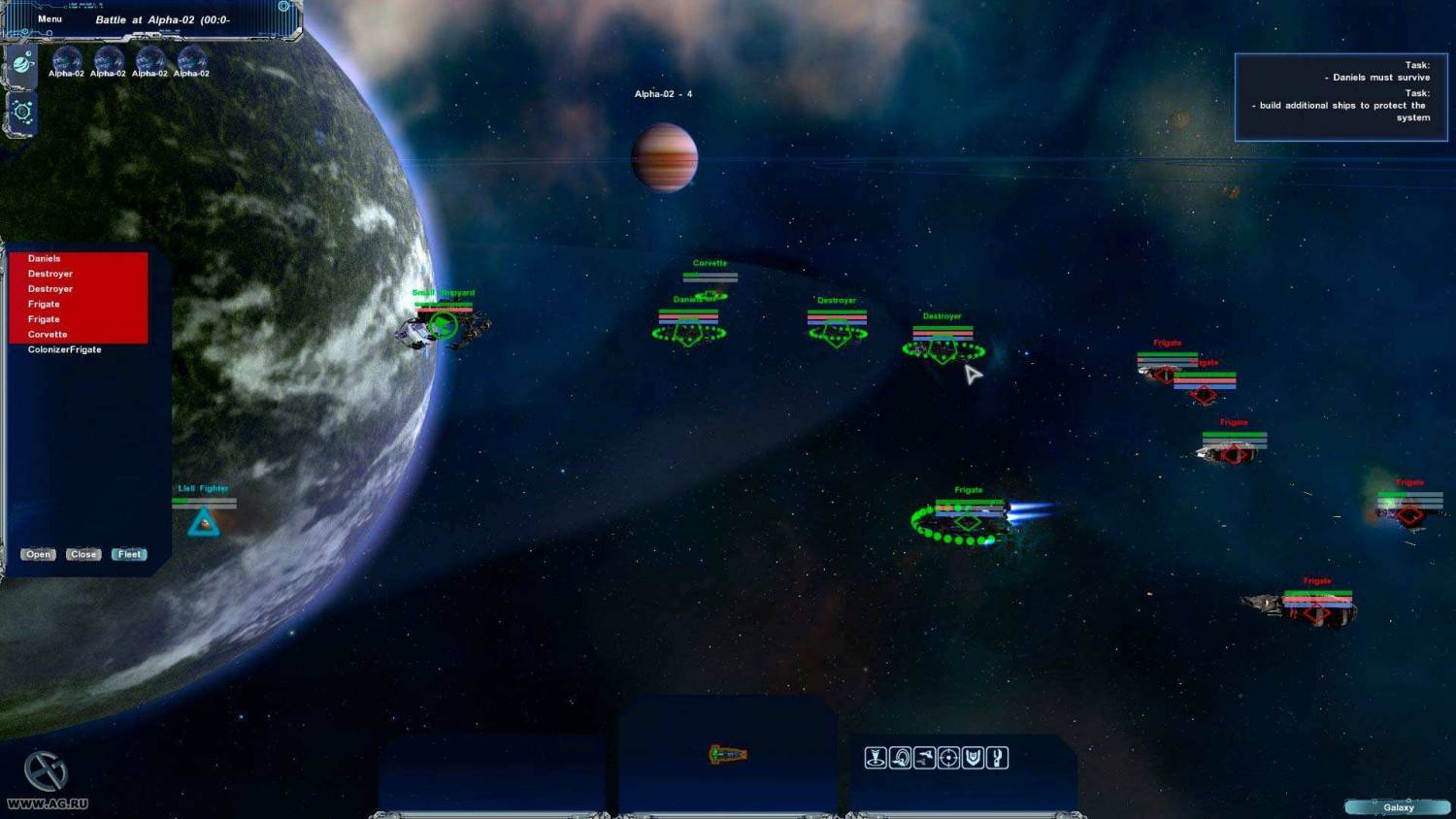This screenshot has width=1456, height=819.
Task: Activate the move-to-point beacon command
Action: pos(876,758)
